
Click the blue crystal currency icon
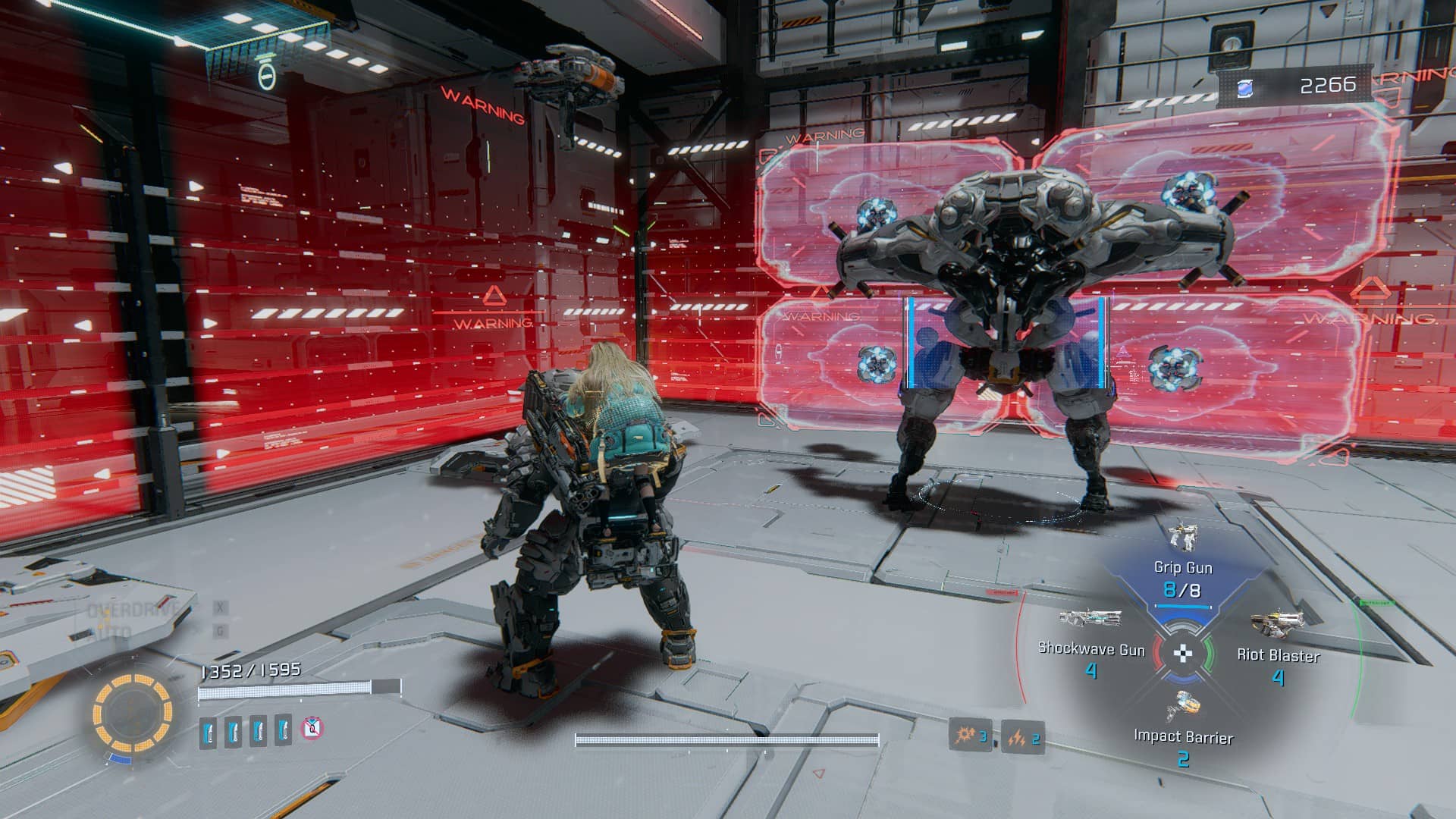(x=1245, y=88)
